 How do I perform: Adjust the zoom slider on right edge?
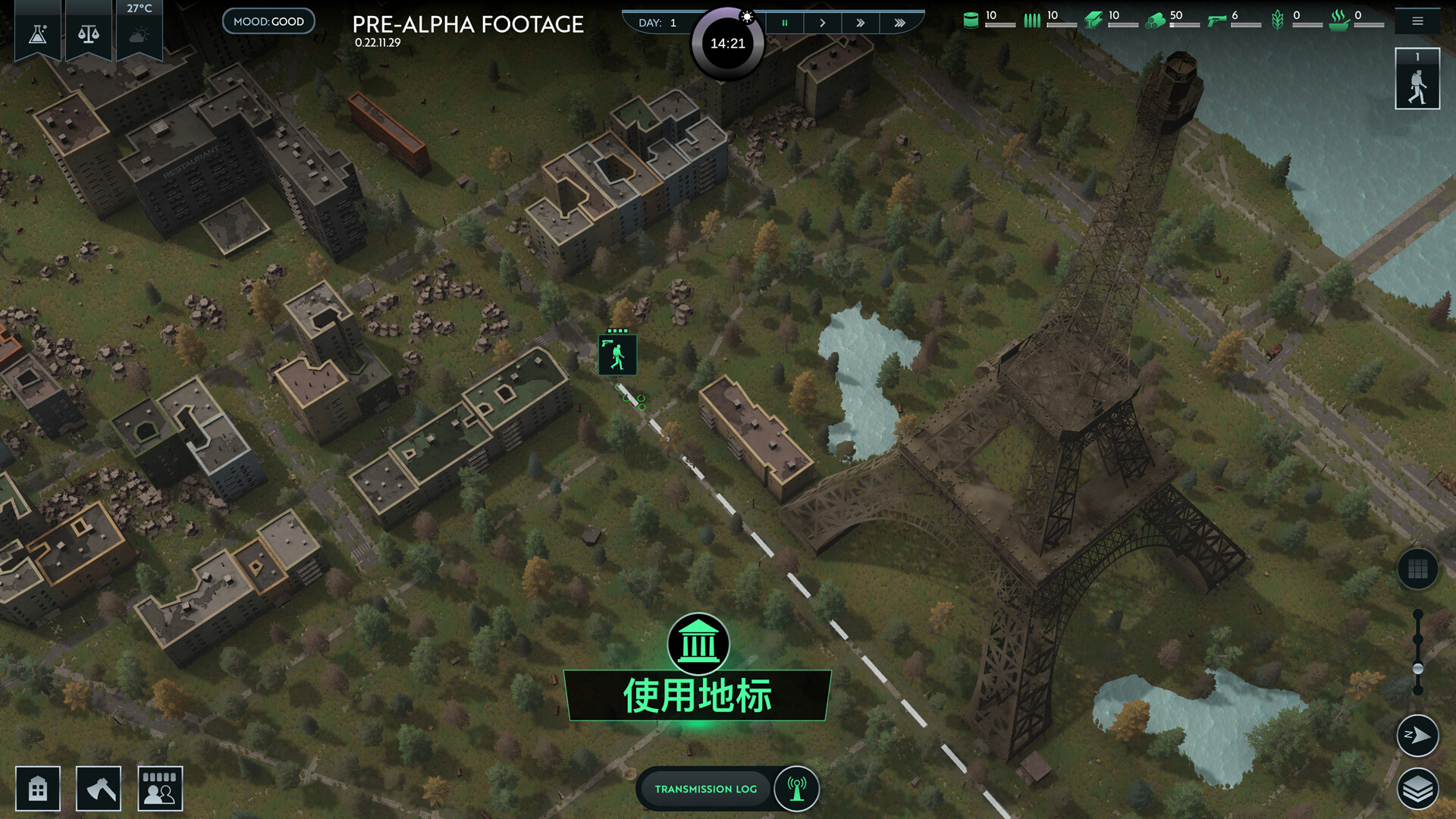point(1417,667)
